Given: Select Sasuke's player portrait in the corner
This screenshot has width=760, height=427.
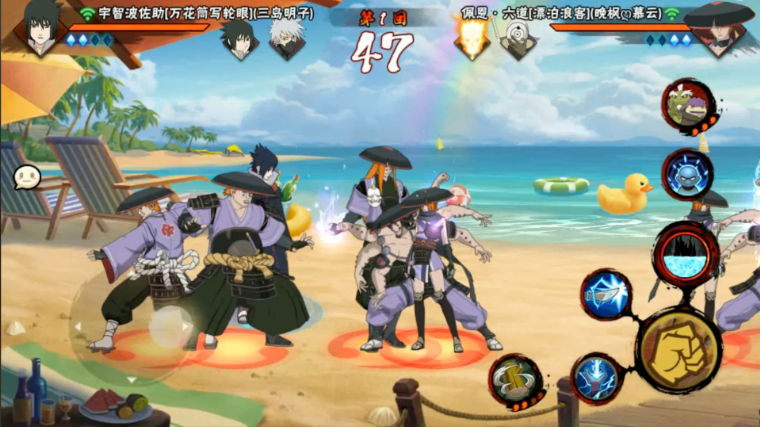Looking at the screenshot, I should point(38,27).
